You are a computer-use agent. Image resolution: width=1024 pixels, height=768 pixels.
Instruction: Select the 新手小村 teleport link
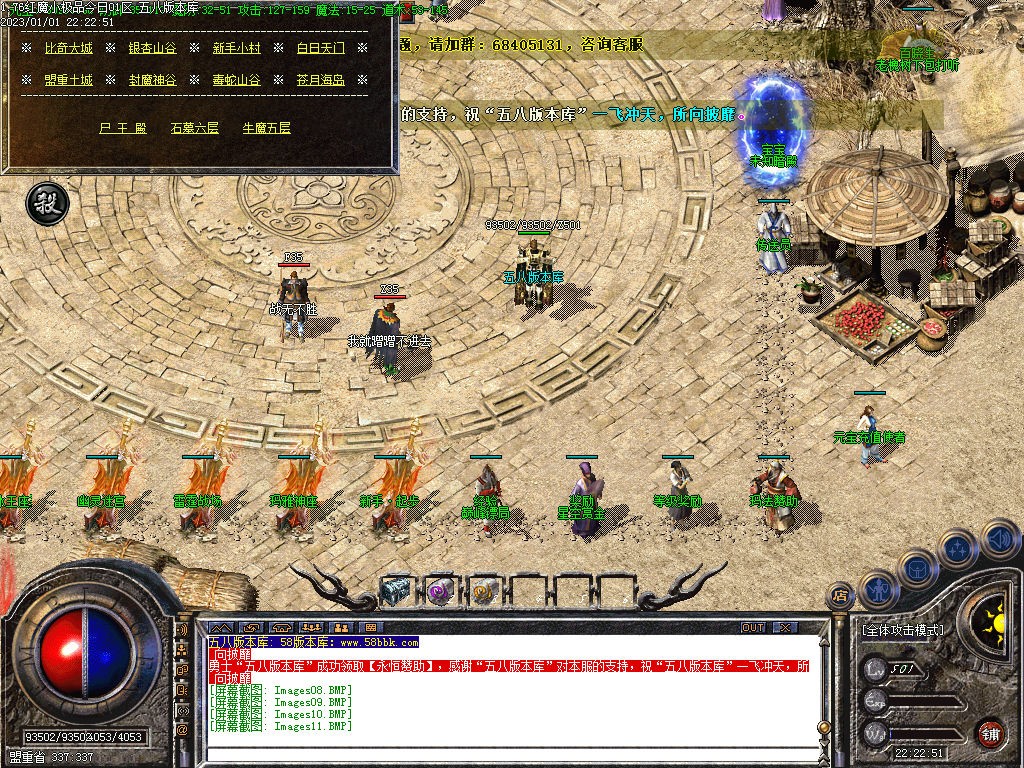coord(236,48)
